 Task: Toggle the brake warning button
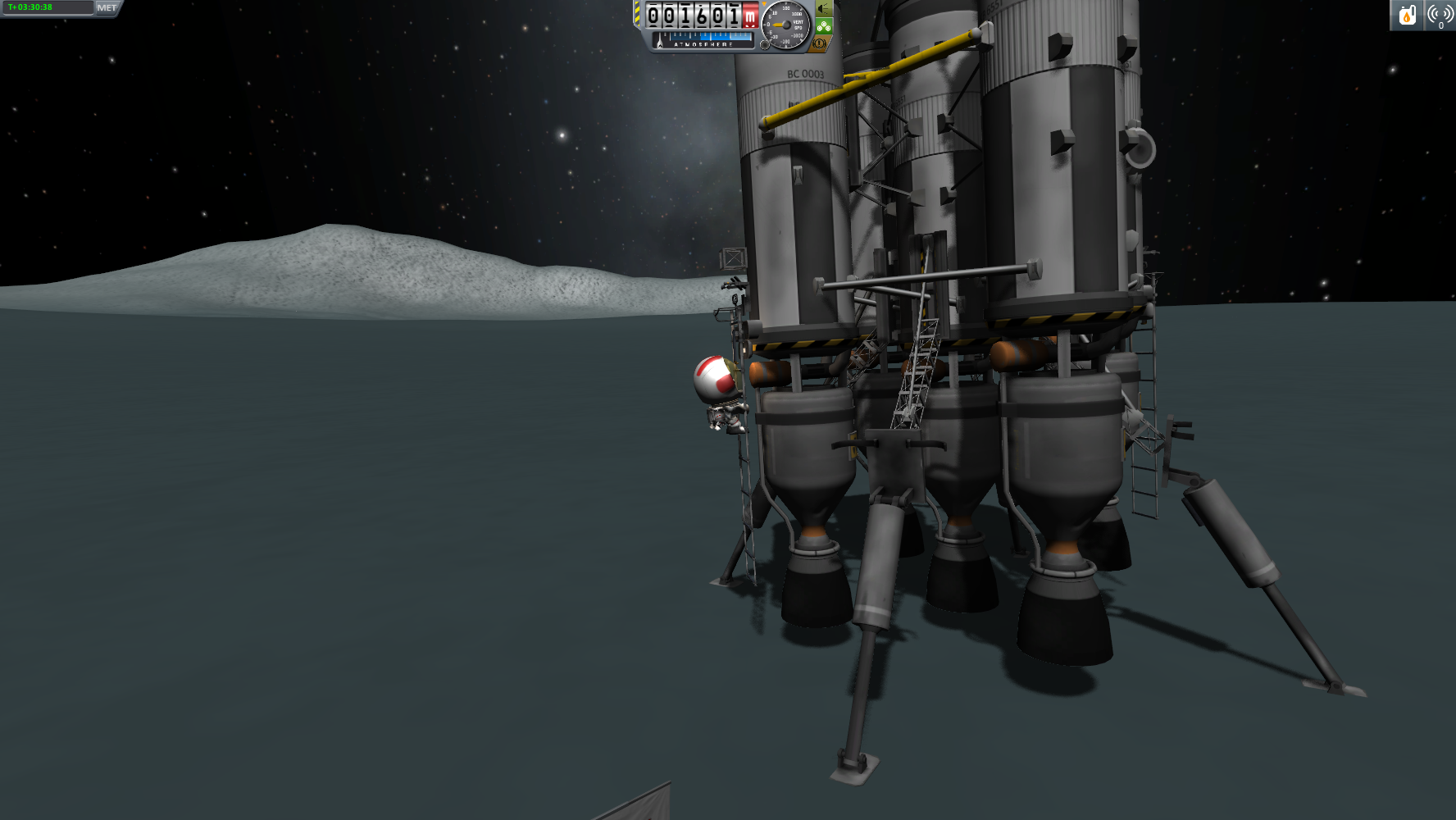coord(819,43)
